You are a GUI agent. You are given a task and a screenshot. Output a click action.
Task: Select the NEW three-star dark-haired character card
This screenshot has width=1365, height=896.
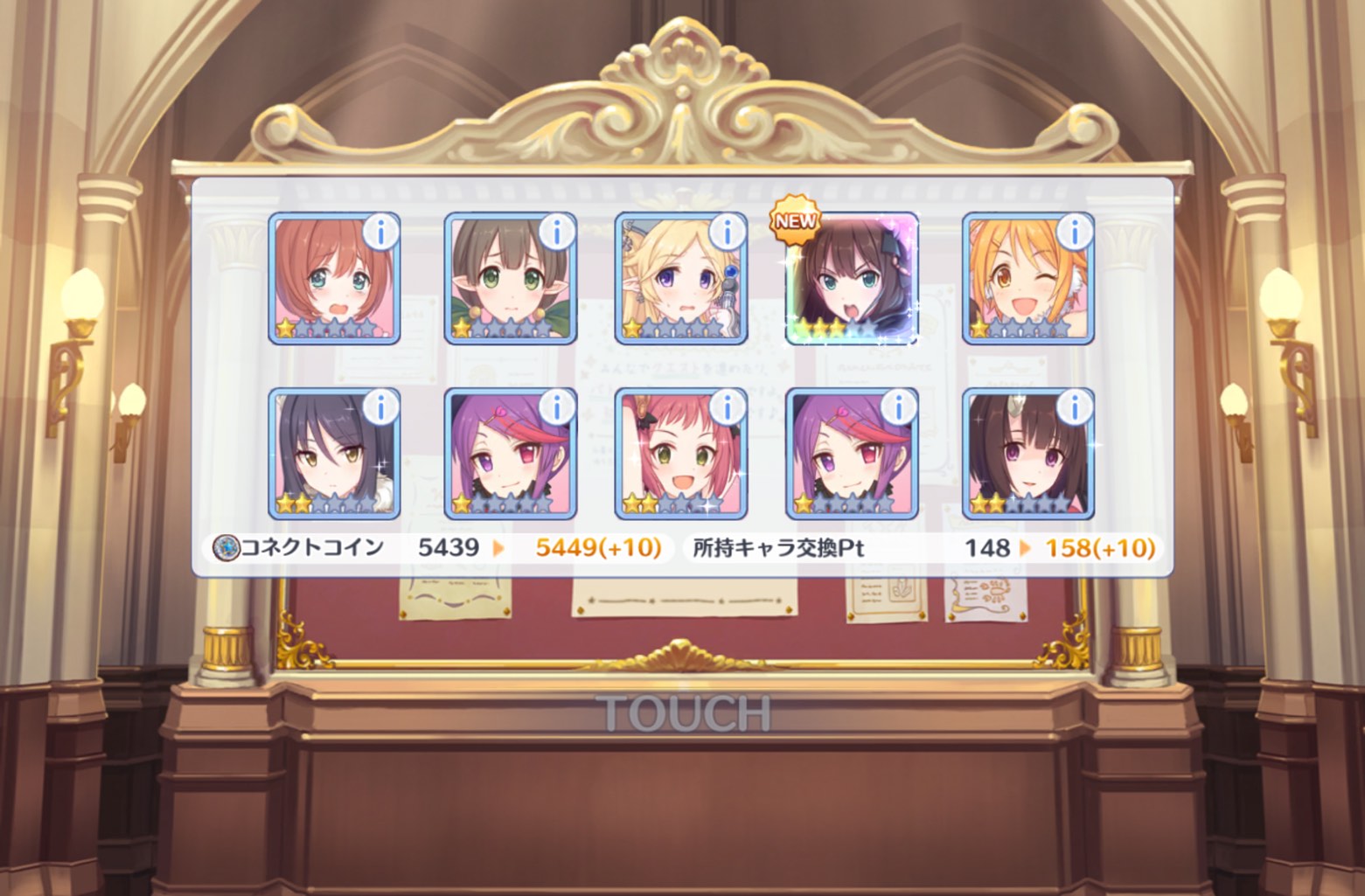tap(852, 280)
